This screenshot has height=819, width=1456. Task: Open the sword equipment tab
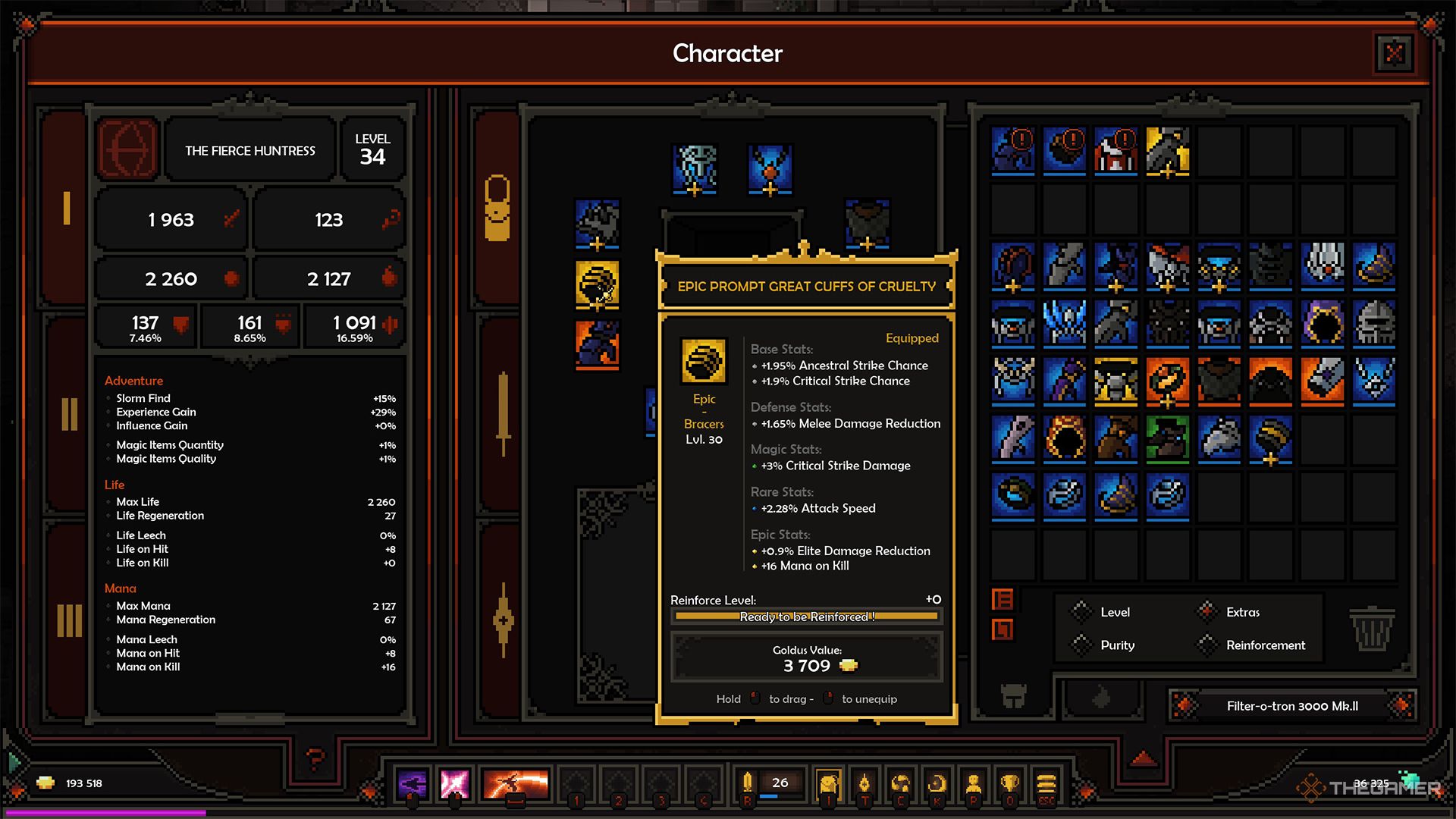tap(503, 414)
